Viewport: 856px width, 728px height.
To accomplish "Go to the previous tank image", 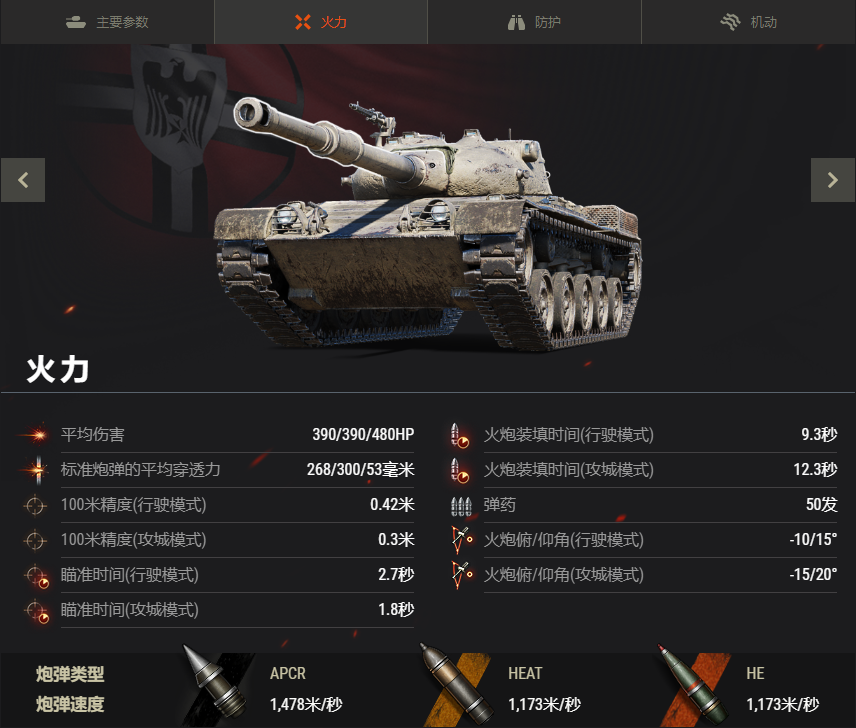I will coord(23,180).
